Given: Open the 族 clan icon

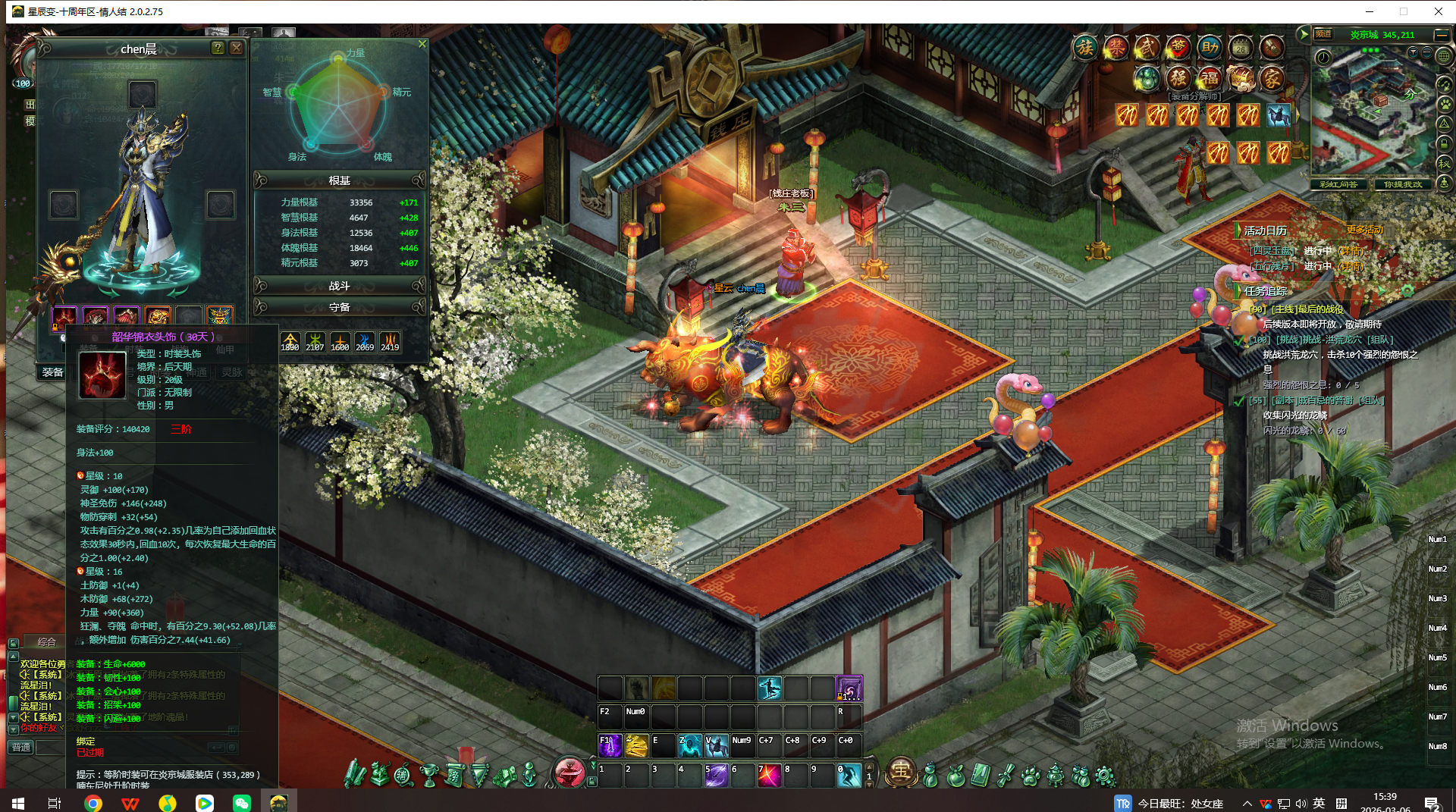Looking at the screenshot, I should click(x=1085, y=48).
